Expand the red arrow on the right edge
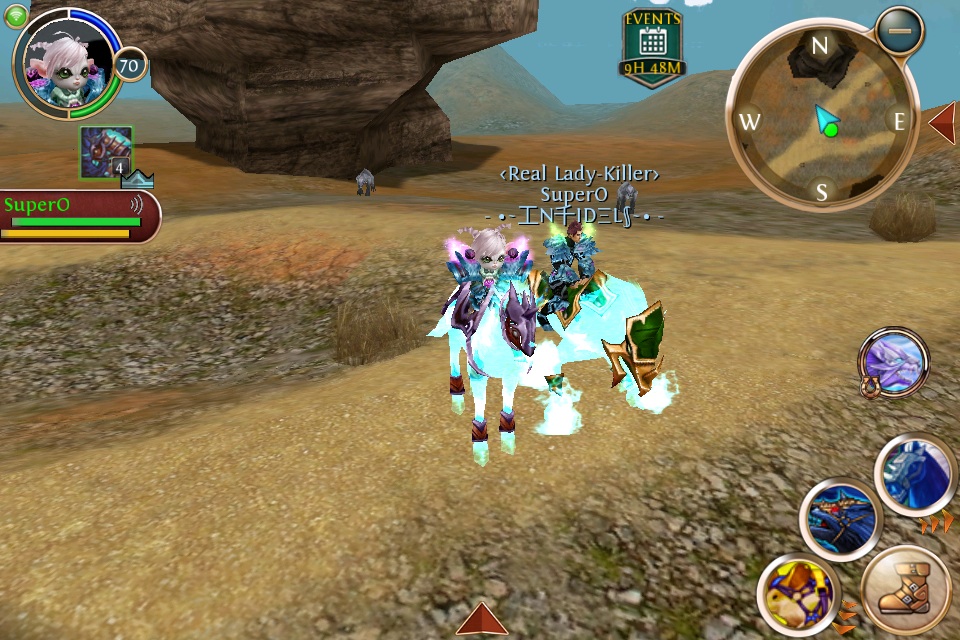This screenshot has height=640, width=960. (943, 122)
